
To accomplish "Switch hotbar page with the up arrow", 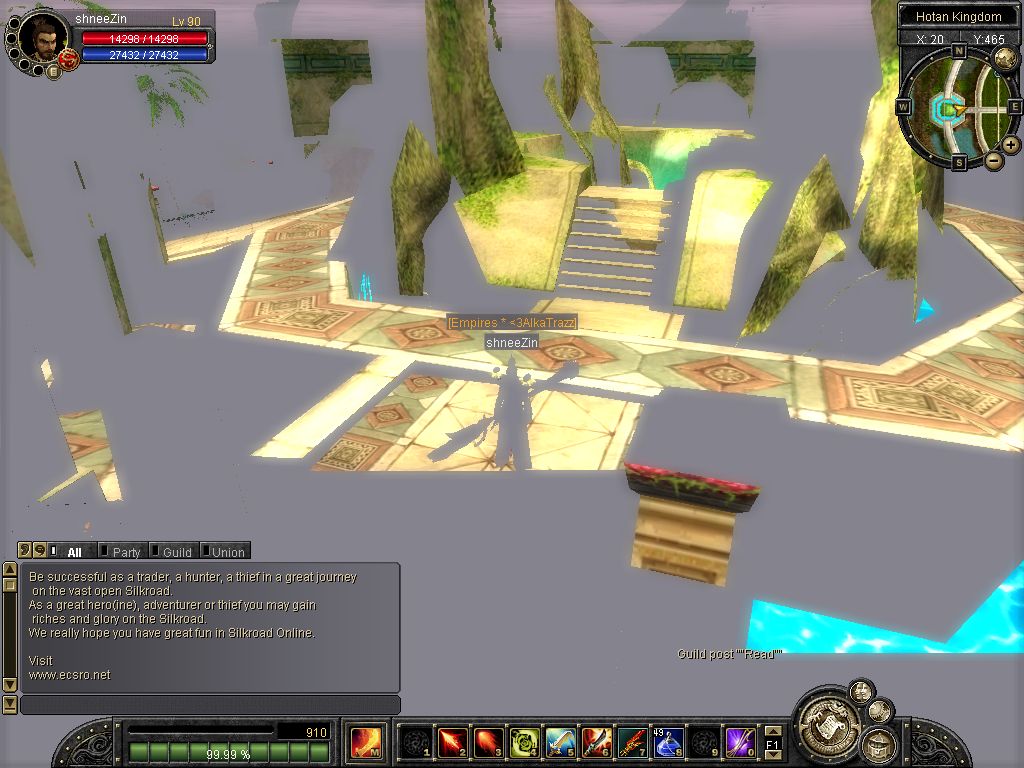I will point(773,731).
